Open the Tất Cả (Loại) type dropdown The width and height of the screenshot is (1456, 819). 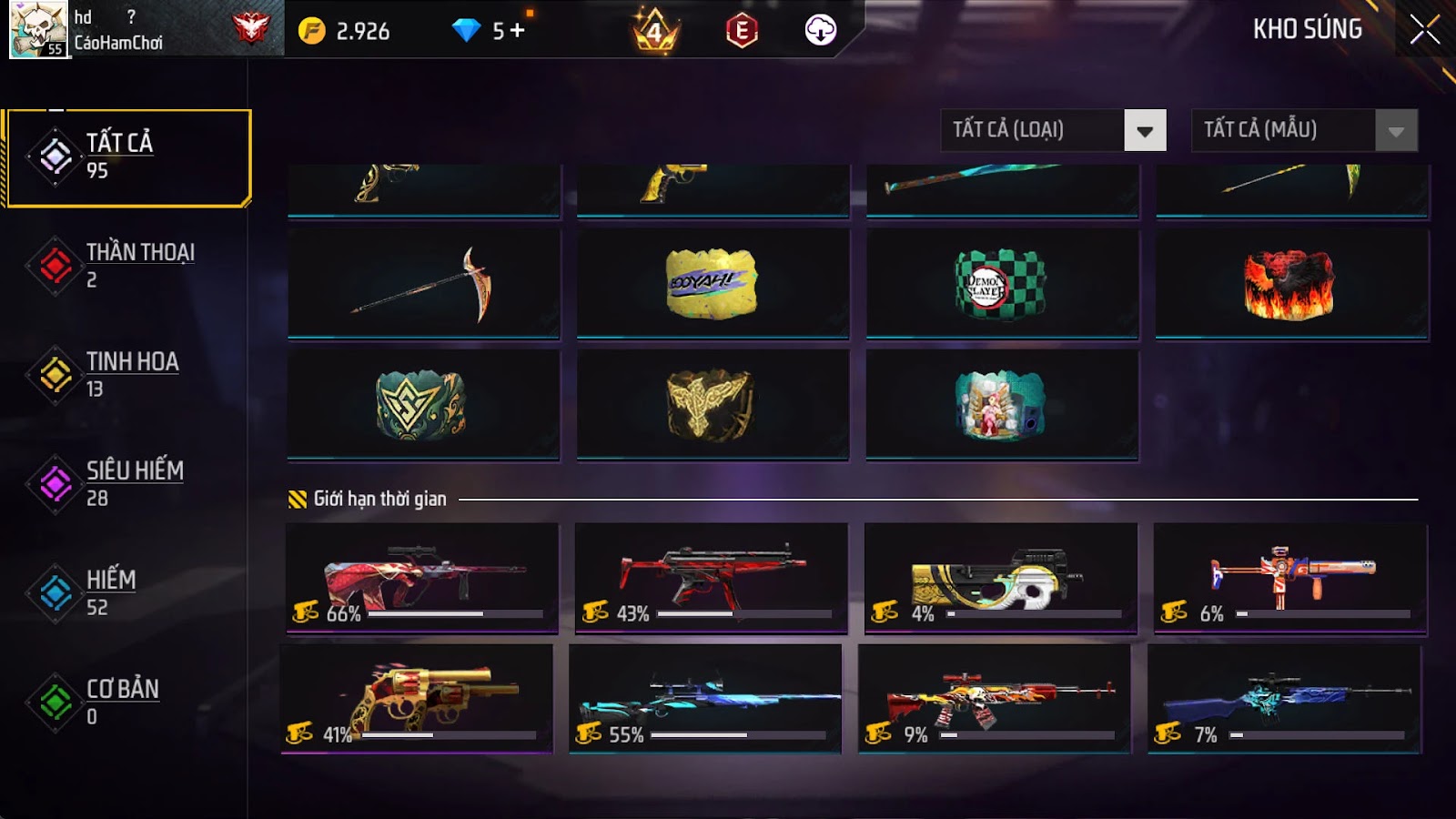1053,130
